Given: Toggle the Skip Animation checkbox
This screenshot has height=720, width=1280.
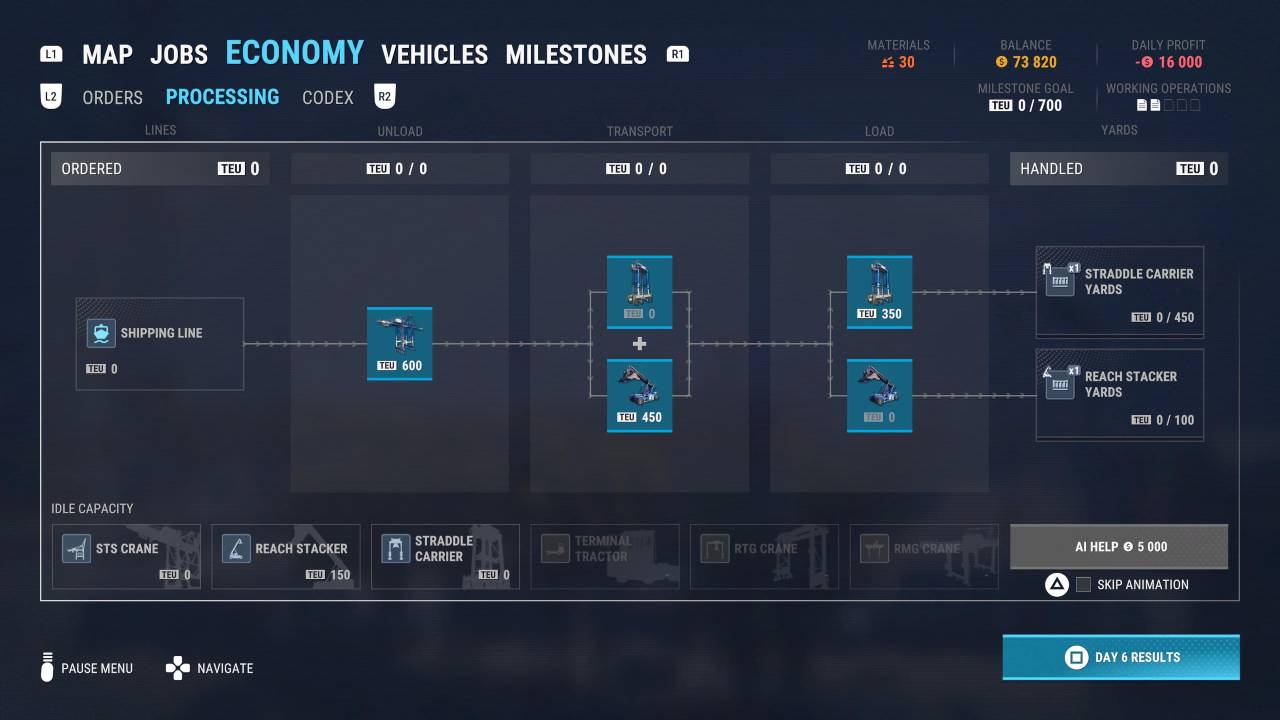Looking at the screenshot, I should click(1083, 585).
